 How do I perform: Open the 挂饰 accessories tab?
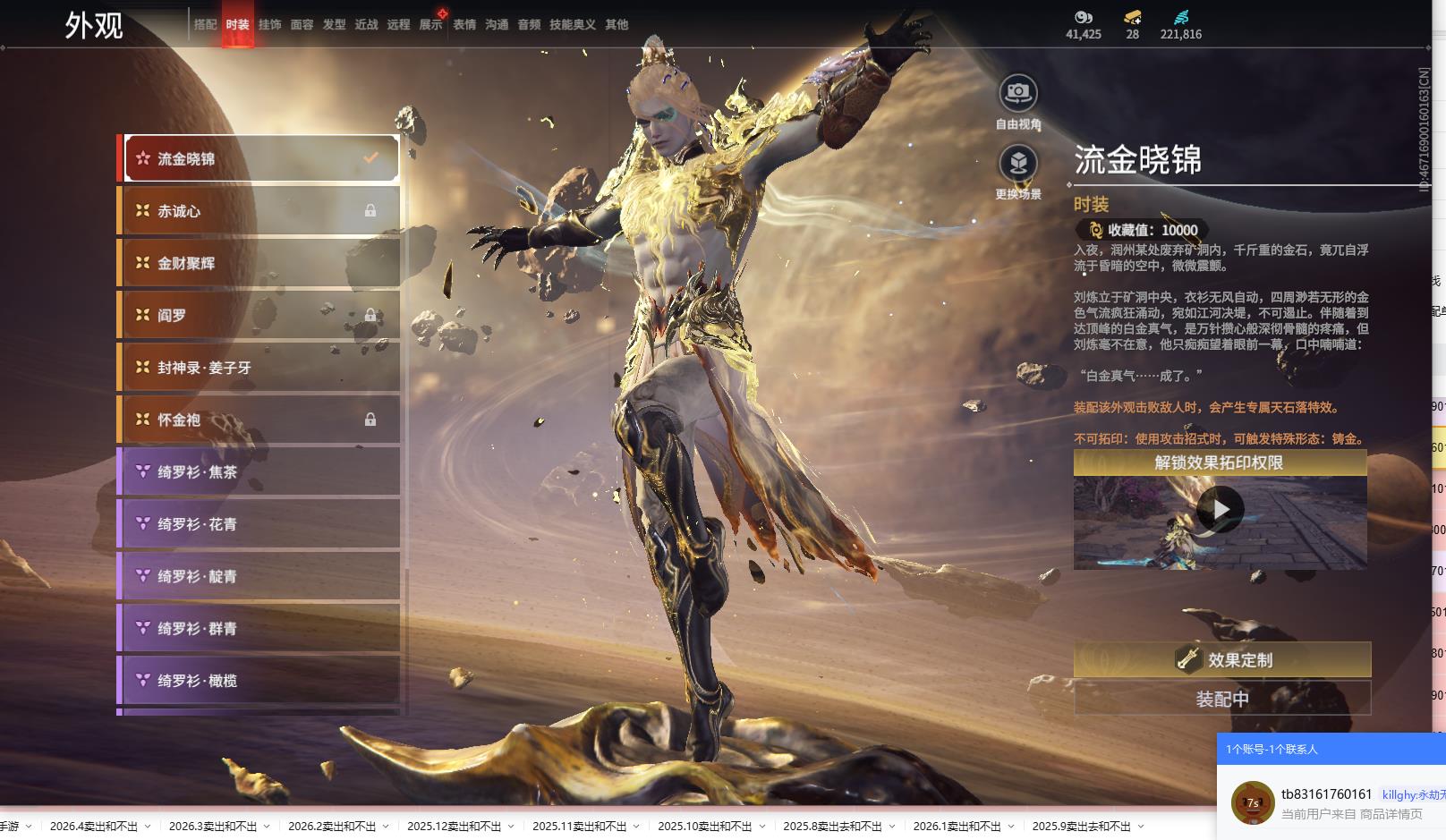click(269, 25)
